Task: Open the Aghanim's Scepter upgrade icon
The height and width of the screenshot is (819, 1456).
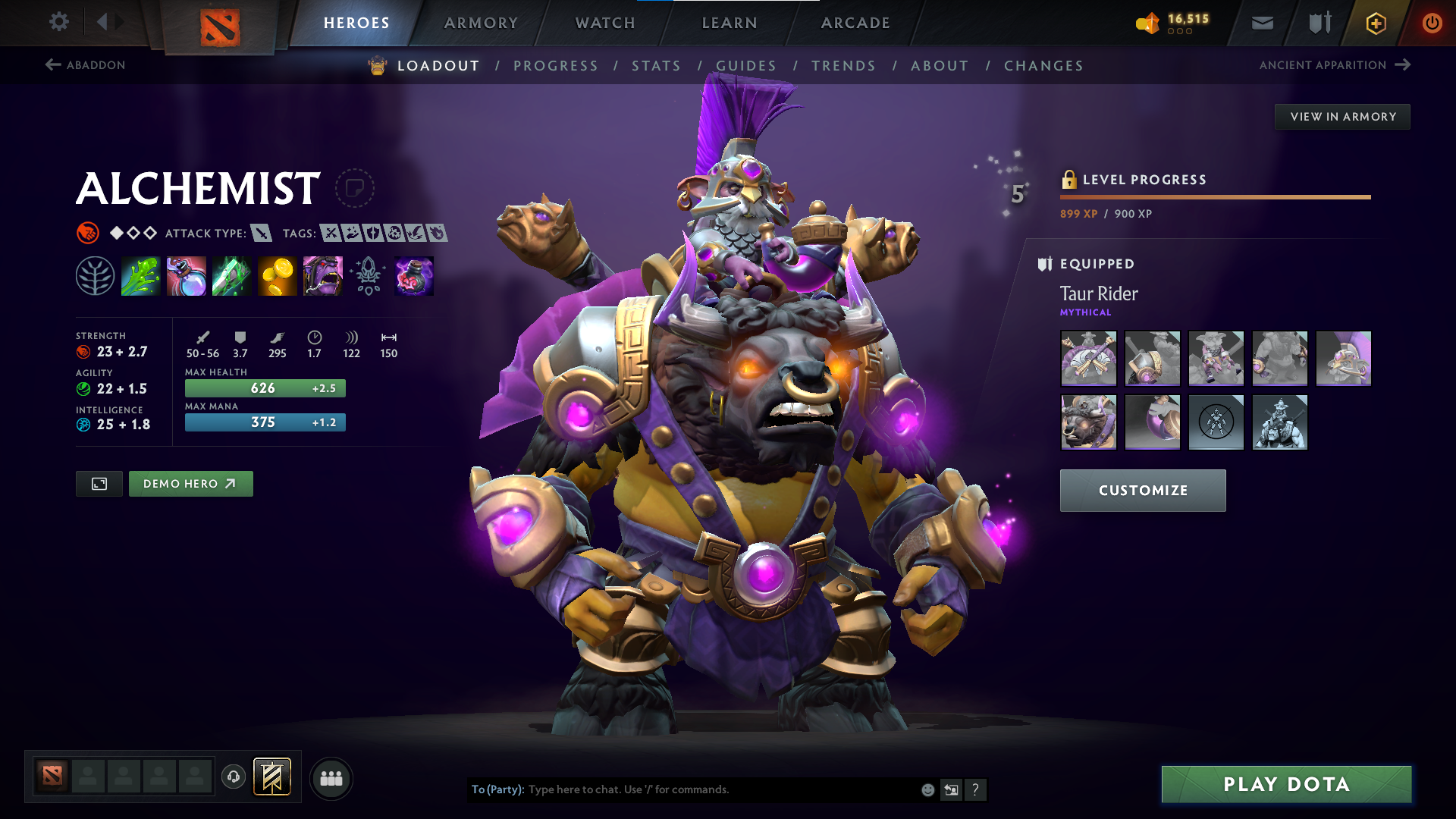Action: (x=369, y=275)
